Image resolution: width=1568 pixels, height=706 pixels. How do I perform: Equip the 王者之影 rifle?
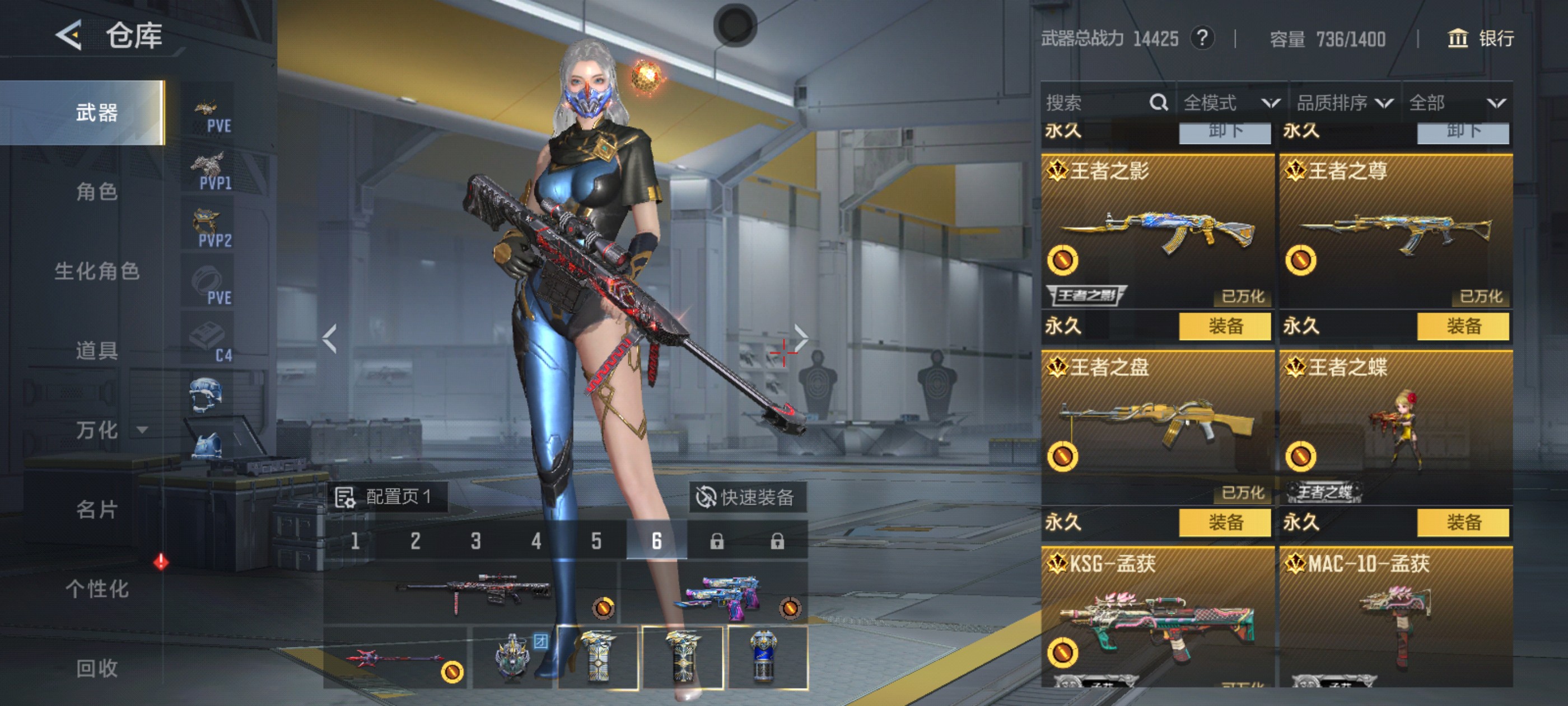pyautogui.click(x=1224, y=327)
